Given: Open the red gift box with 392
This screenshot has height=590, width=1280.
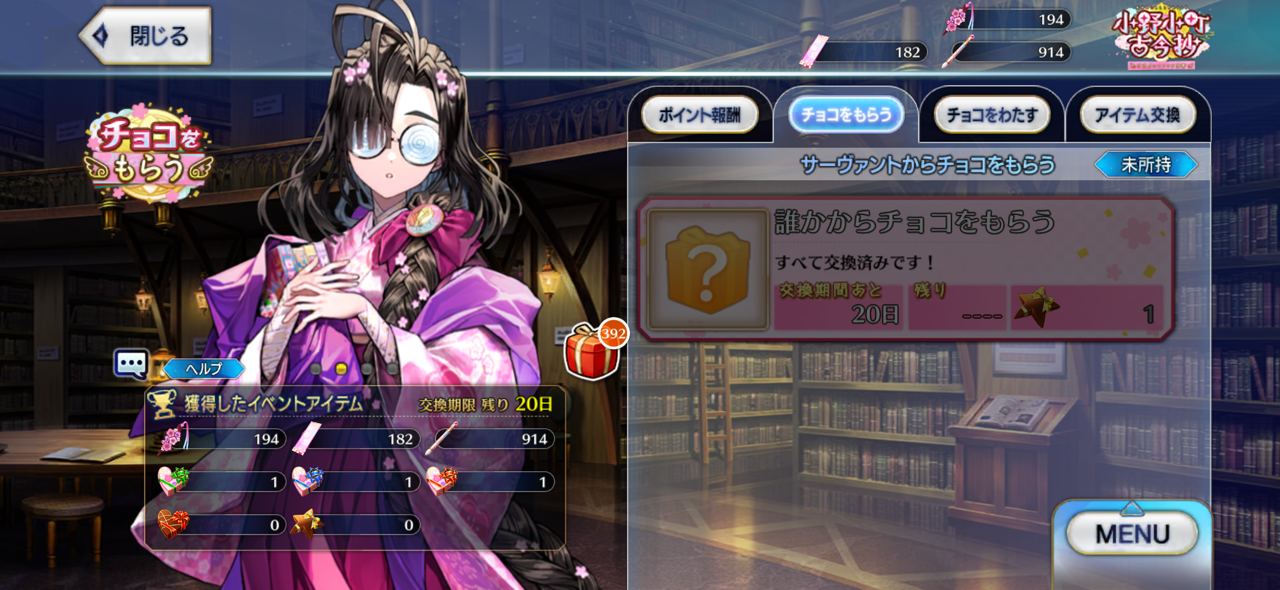Looking at the screenshot, I should tap(593, 351).
